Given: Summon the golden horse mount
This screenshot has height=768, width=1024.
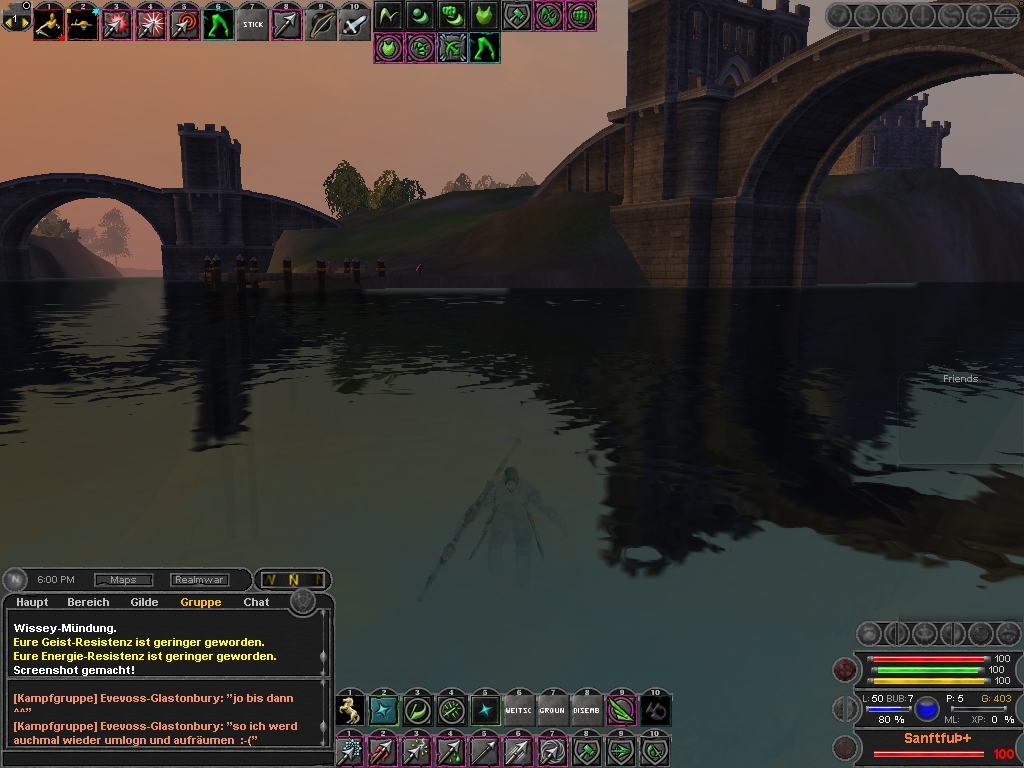Looking at the screenshot, I should (350, 710).
